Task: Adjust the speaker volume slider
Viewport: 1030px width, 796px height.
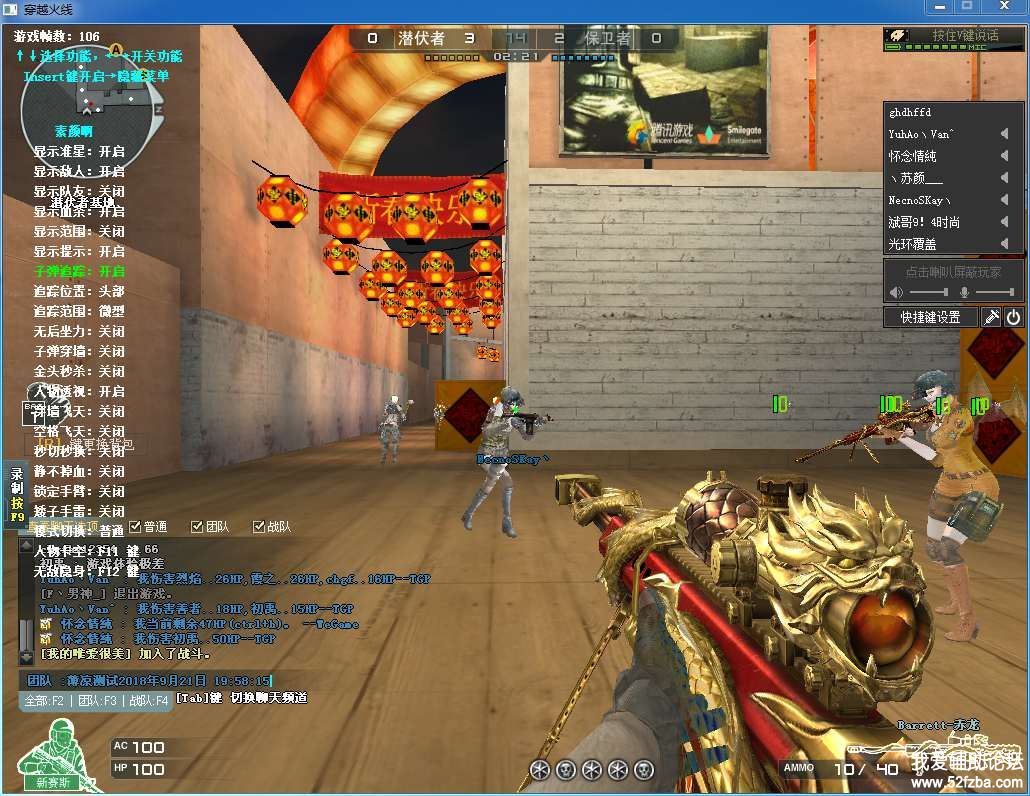Action: click(928, 292)
